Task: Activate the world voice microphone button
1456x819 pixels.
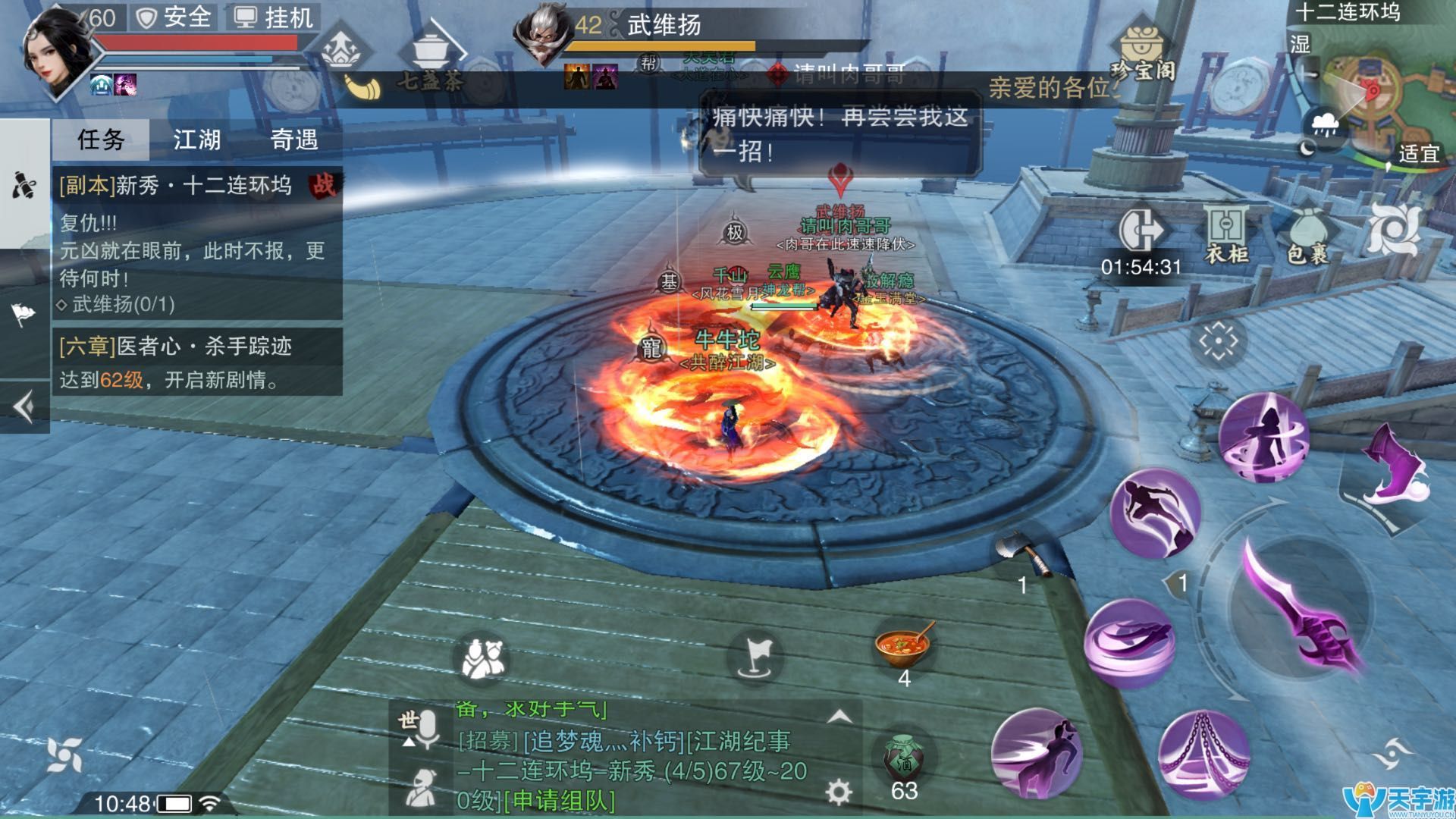Action: (x=419, y=729)
